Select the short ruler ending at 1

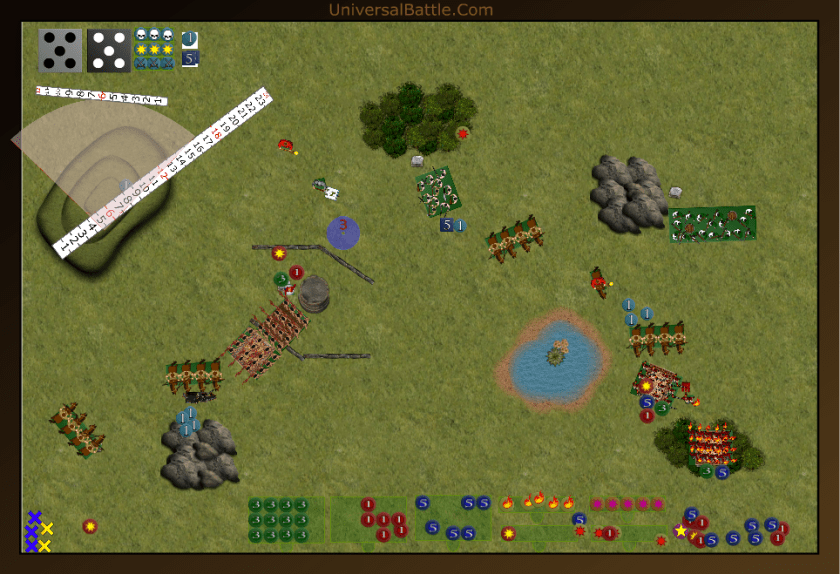(x=100, y=97)
